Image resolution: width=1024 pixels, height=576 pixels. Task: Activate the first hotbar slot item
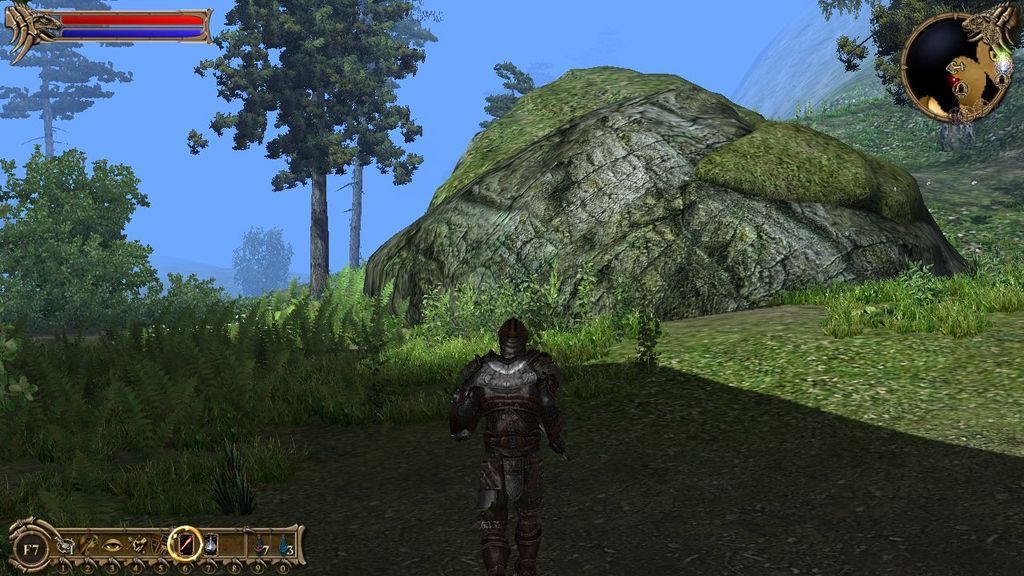[65, 545]
